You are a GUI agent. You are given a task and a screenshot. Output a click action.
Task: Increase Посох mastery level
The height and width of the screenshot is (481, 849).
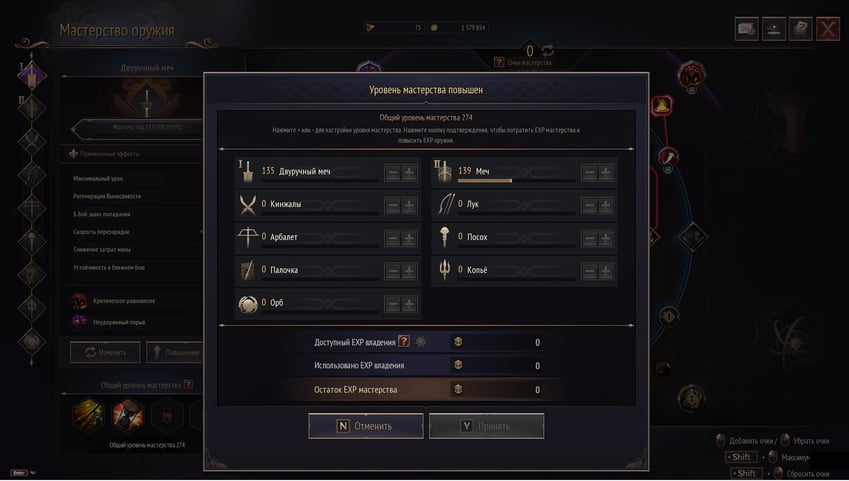[605, 238]
